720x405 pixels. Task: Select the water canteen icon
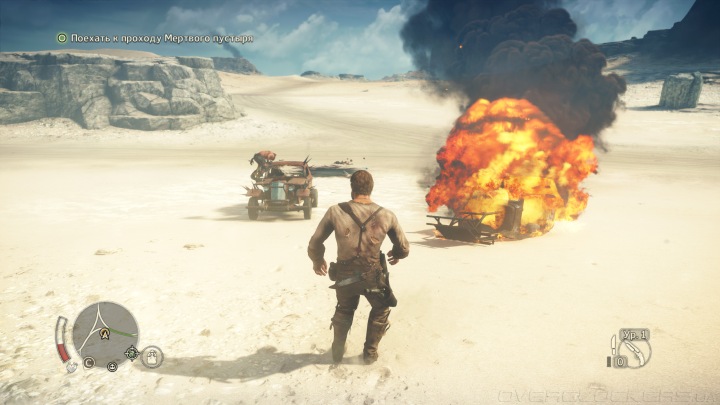coord(152,356)
